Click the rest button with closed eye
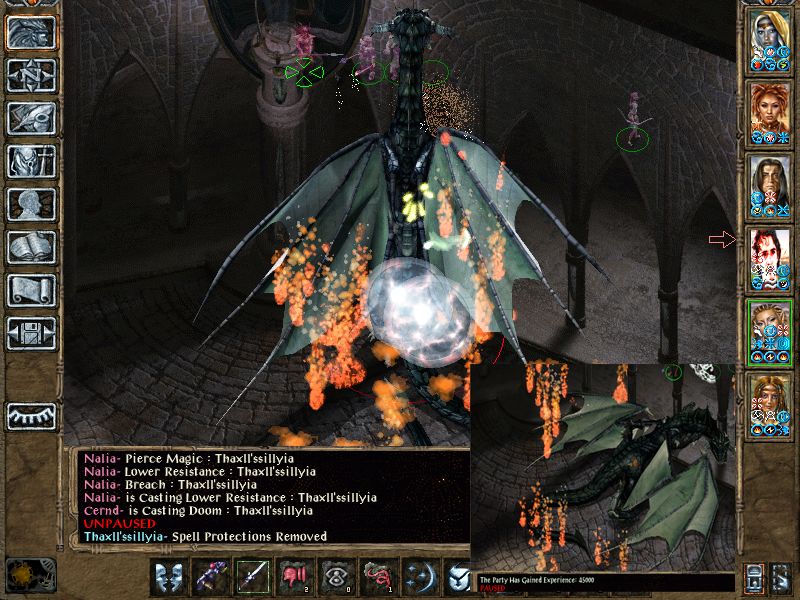 click(30, 414)
